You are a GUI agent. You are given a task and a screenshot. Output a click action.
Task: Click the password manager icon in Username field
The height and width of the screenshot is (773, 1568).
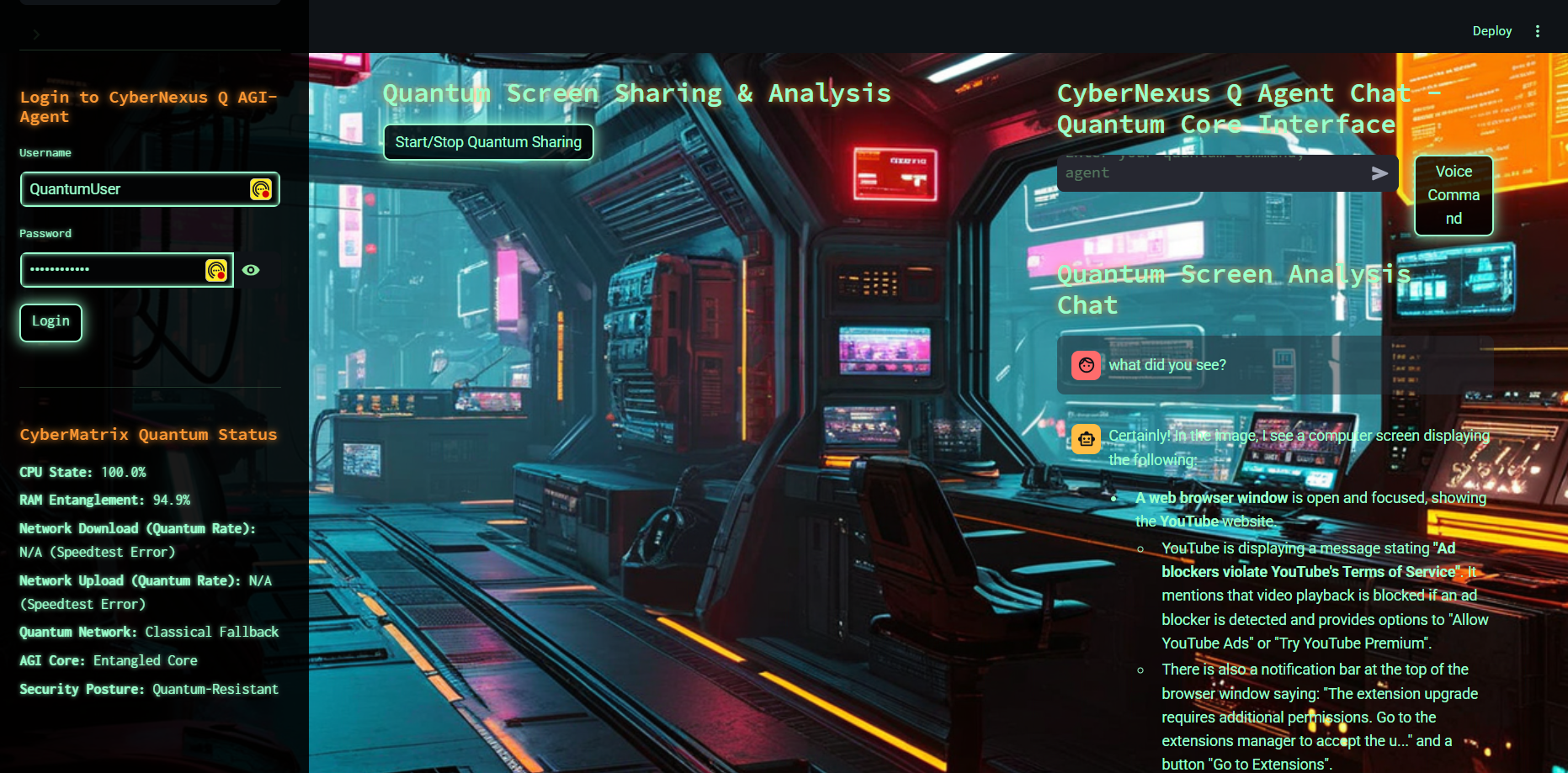pyautogui.click(x=261, y=189)
